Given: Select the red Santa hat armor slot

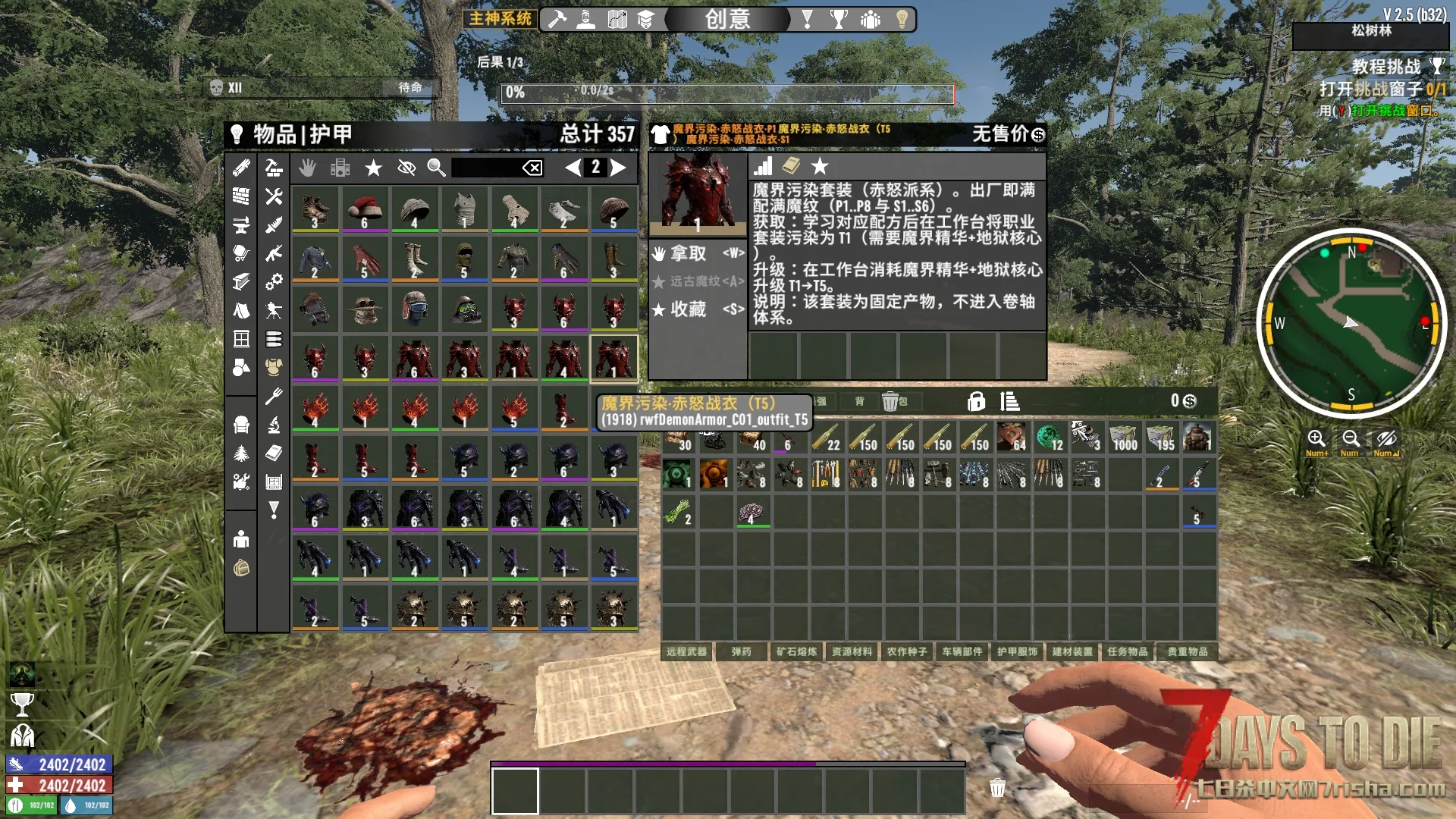Looking at the screenshot, I should 365,209.
